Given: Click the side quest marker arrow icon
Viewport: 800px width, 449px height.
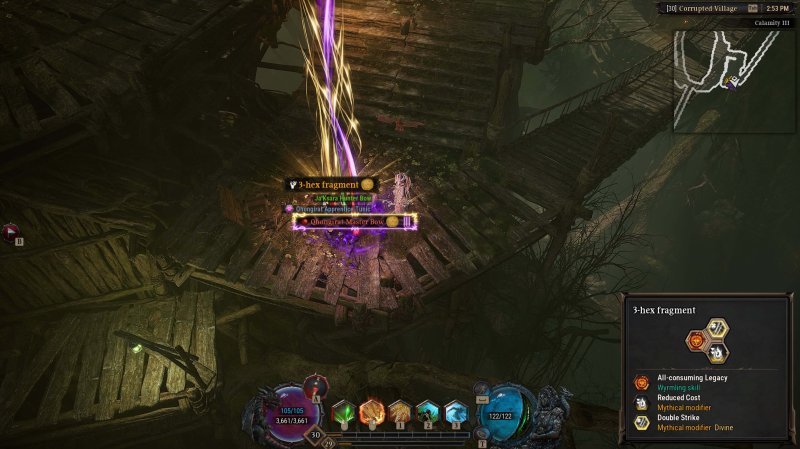Looking at the screenshot, I should tap(11, 234).
